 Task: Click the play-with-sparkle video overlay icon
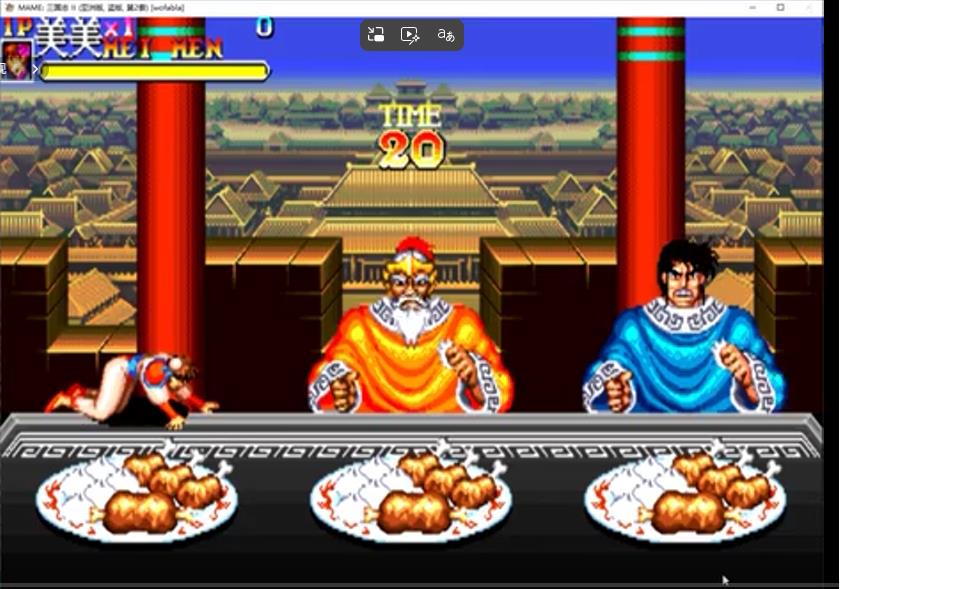[x=410, y=35]
